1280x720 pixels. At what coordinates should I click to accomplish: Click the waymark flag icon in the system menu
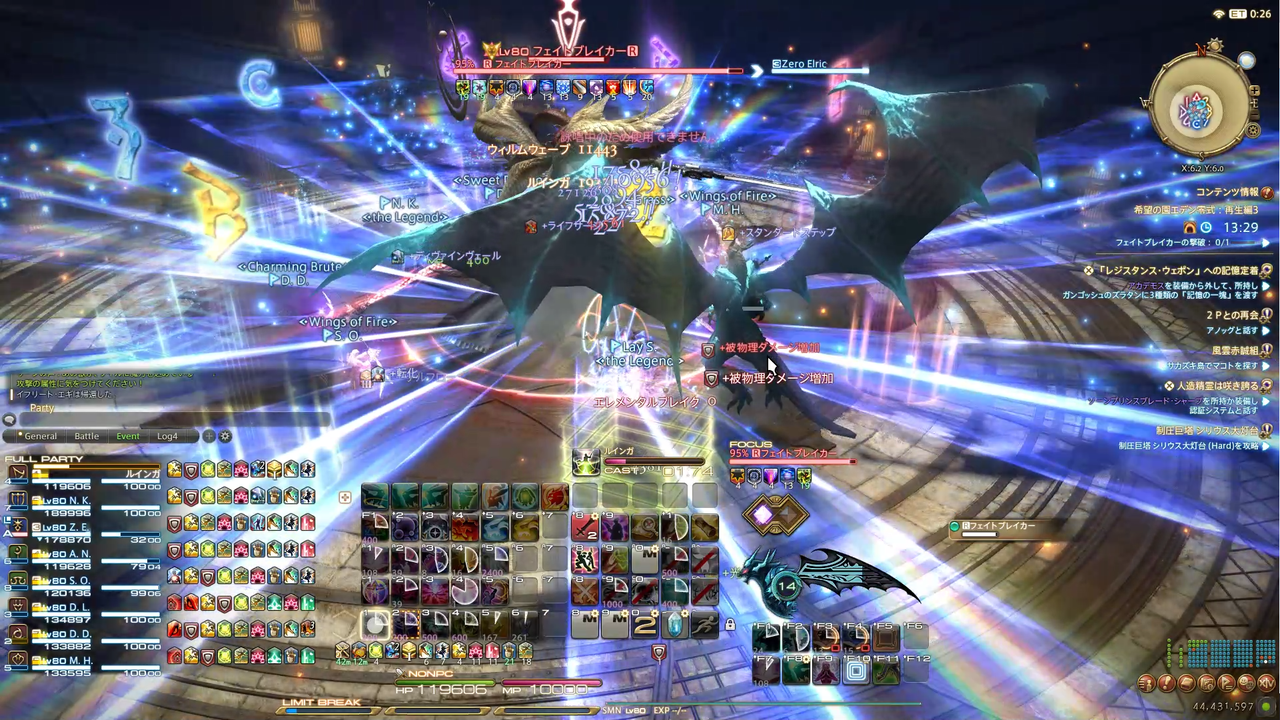click(1226, 683)
